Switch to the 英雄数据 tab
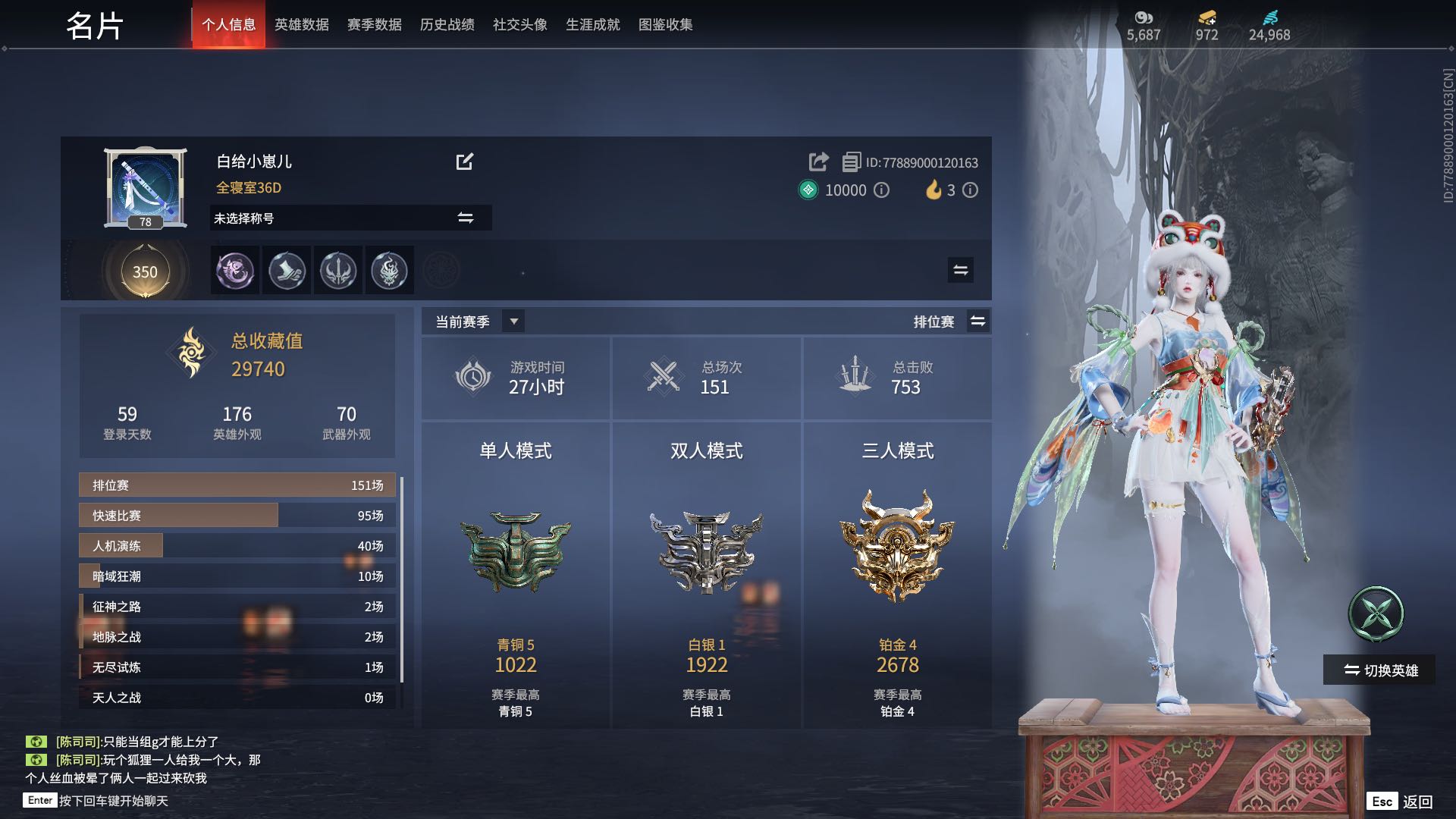This screenshot has height=819, width=1456. click(x=301, y=25)
